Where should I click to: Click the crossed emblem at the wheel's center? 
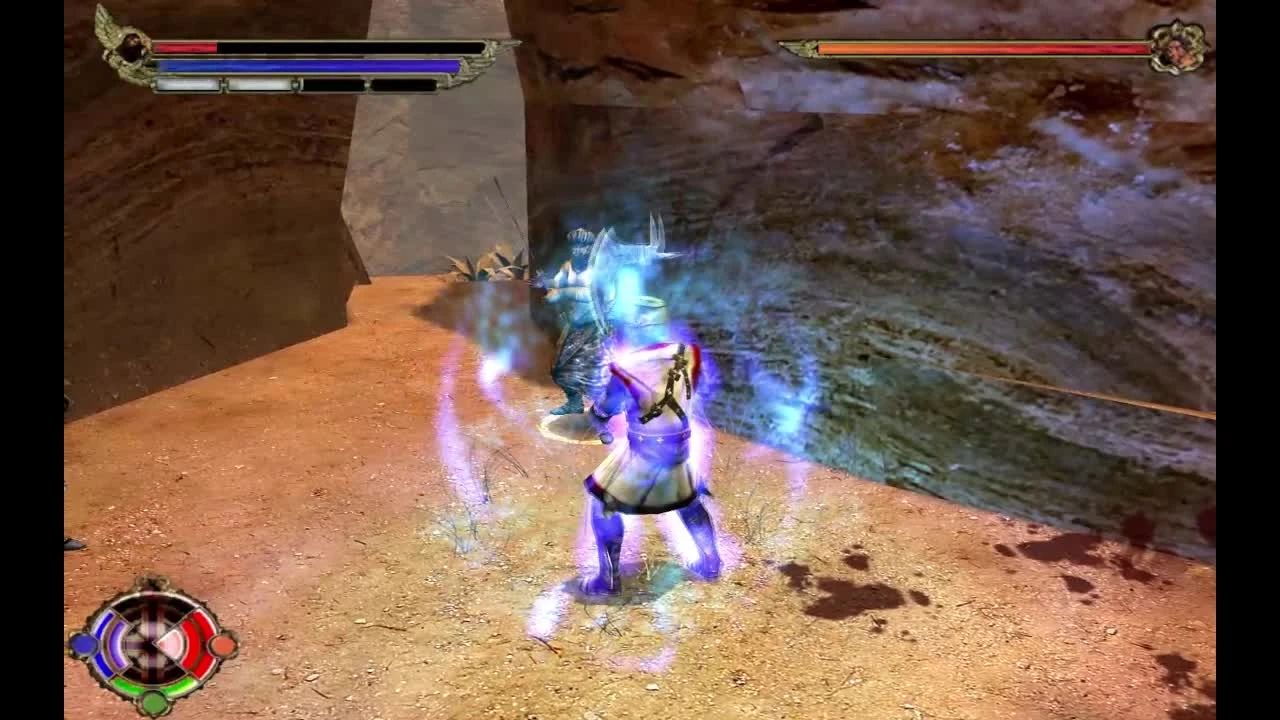(150, 645)
